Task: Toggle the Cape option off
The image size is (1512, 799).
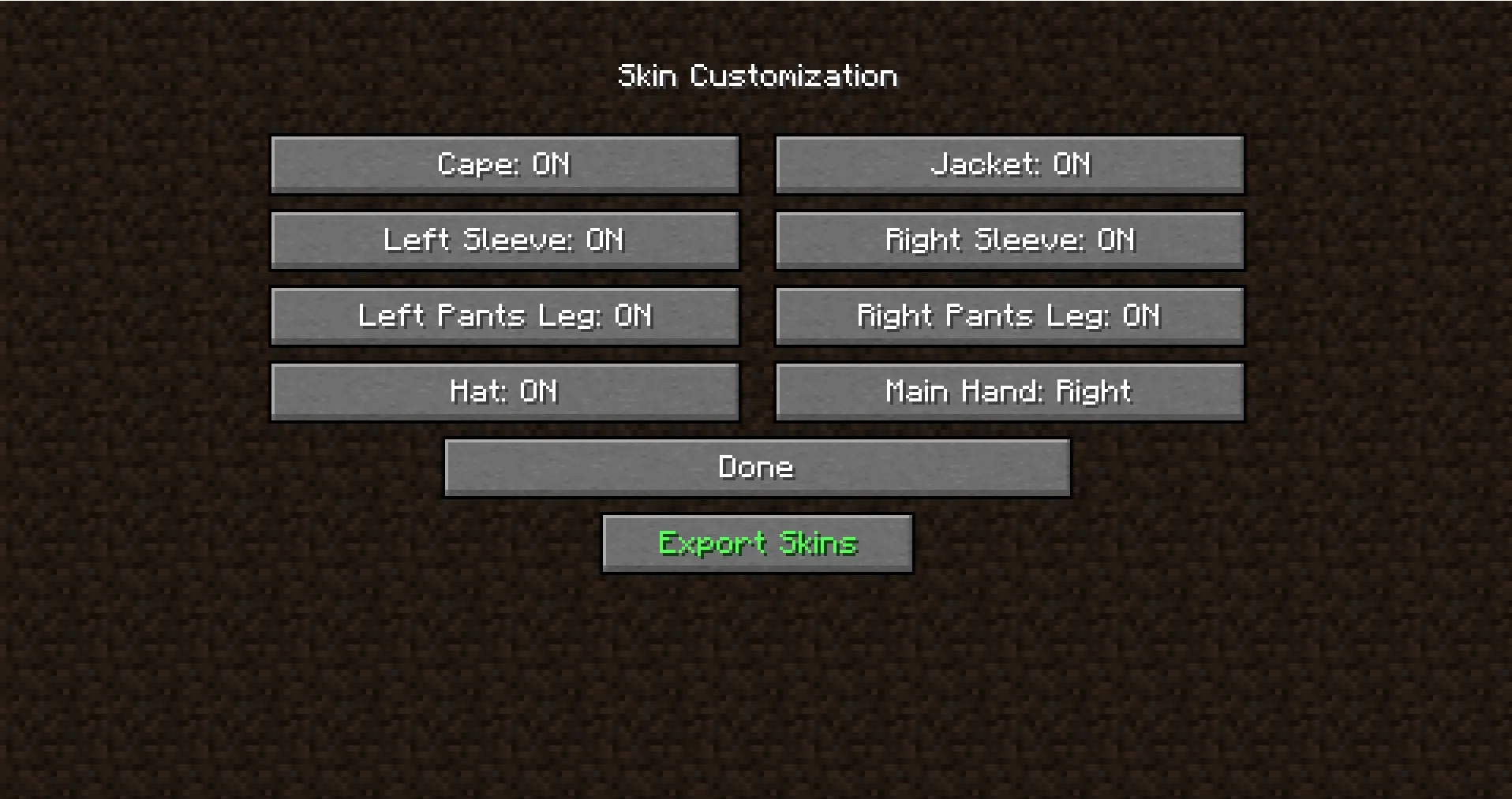Action: click(x=504, y=165)
